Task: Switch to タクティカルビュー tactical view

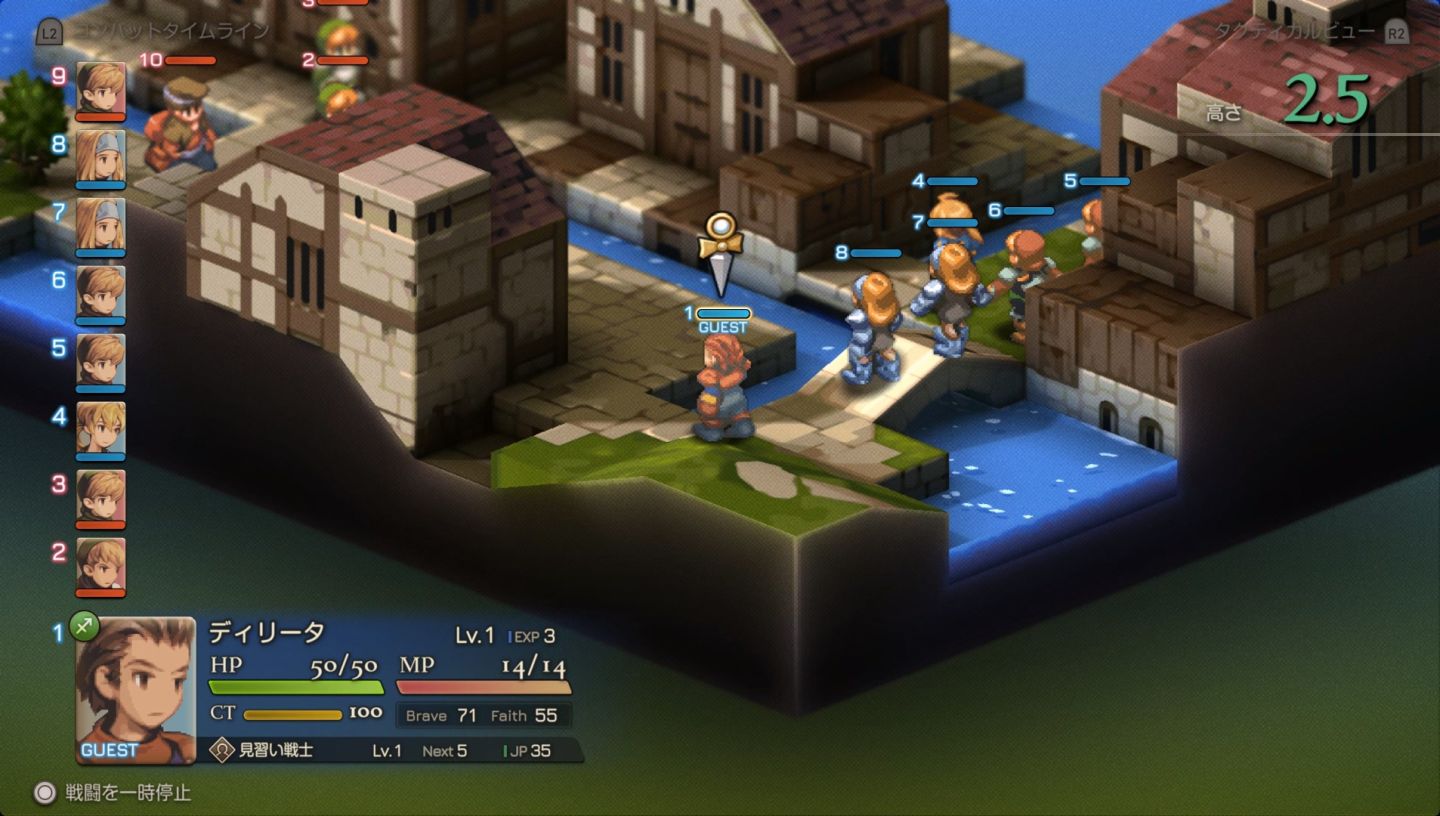Action: point(1296,31)
